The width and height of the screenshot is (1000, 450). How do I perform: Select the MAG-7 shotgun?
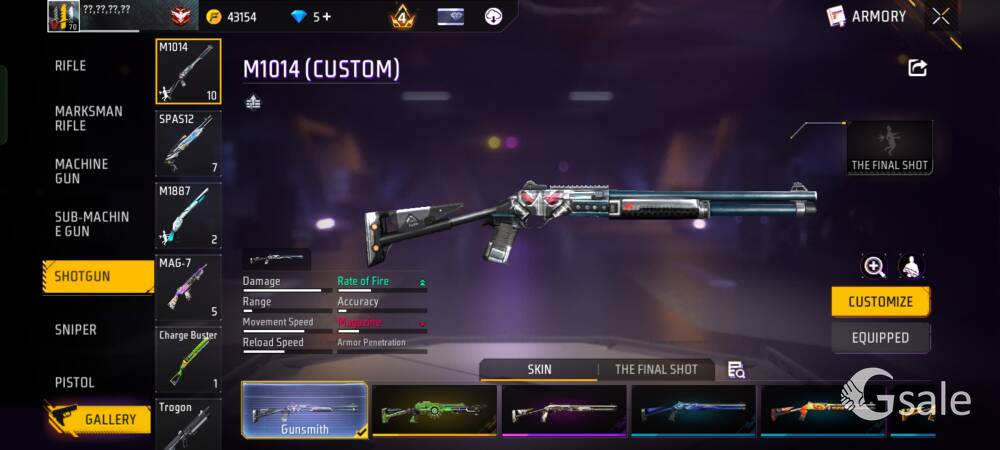pos(188,288)
